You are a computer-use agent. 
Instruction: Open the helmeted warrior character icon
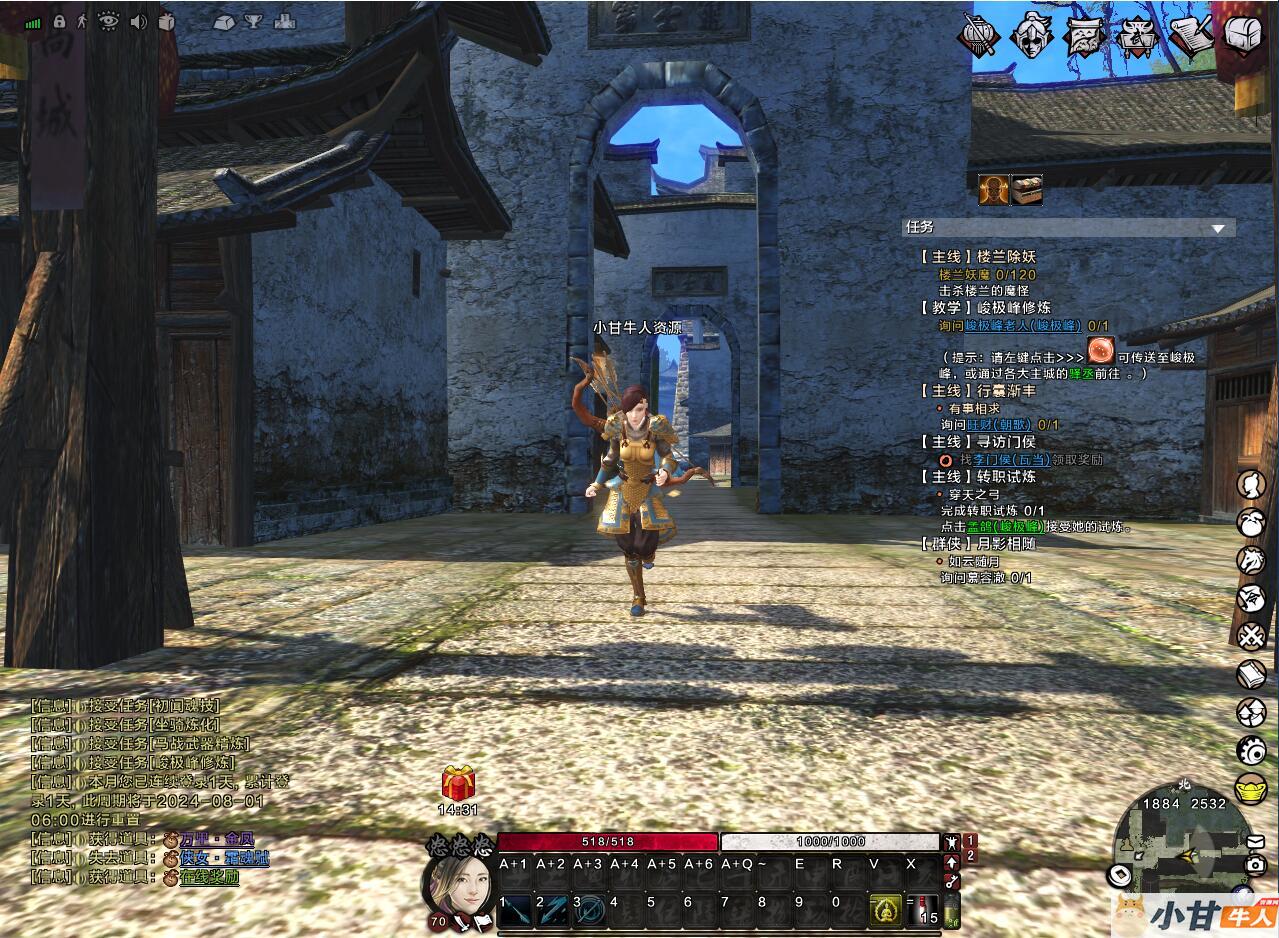(1031, 35)
